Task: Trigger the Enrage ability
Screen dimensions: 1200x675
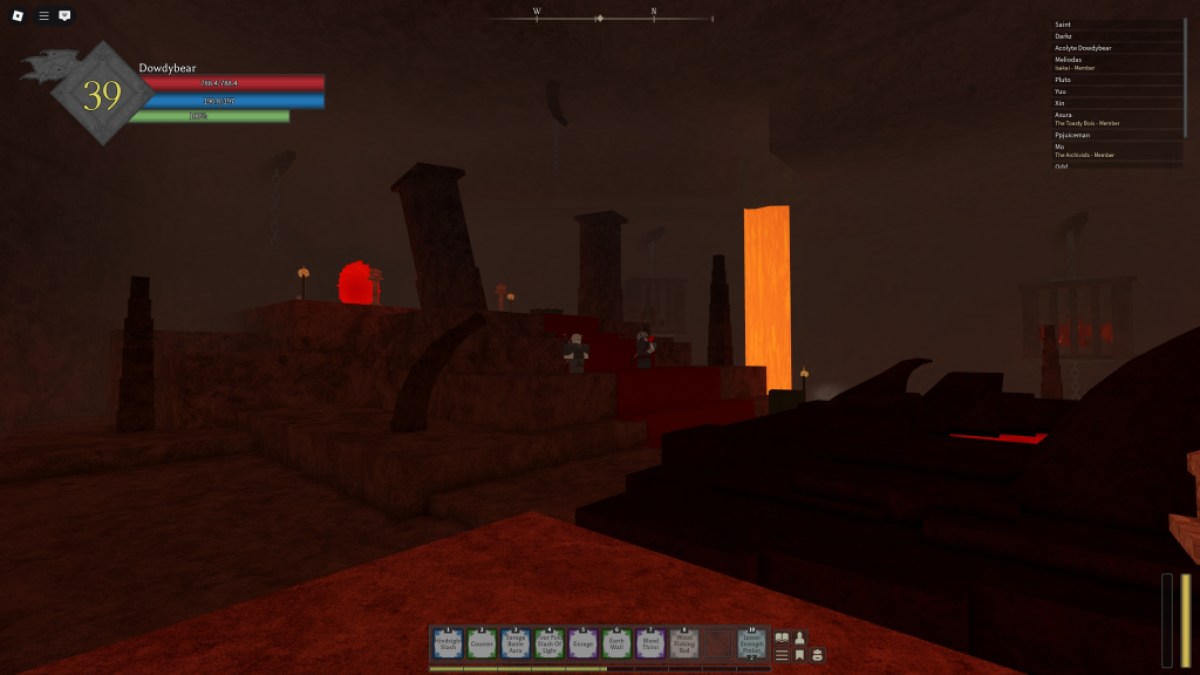Action: [x=583, y=644]
